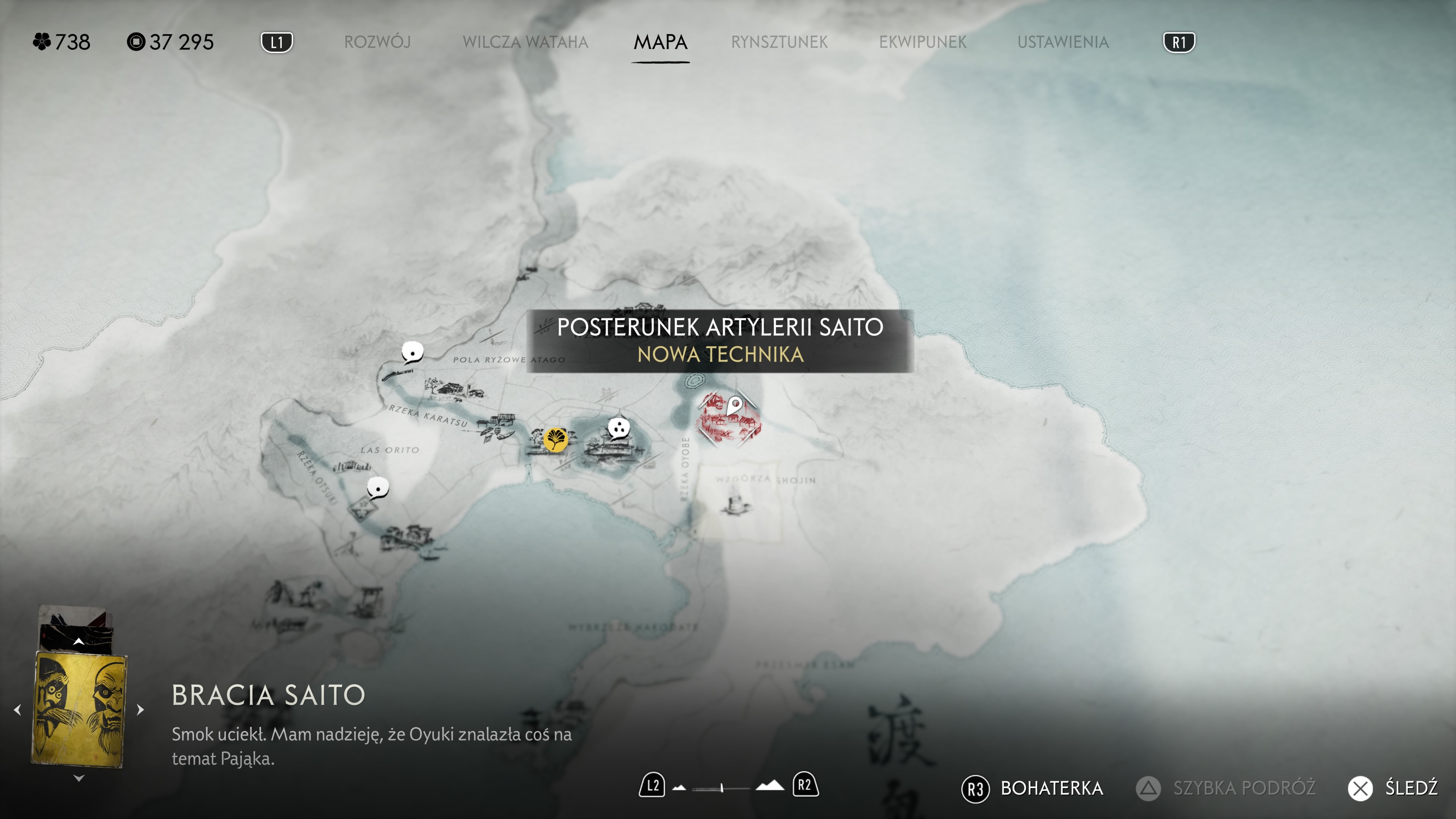Select the yellow ginkgo leaf map marker
Screen dimensions: 1456x819
(555, 439)
